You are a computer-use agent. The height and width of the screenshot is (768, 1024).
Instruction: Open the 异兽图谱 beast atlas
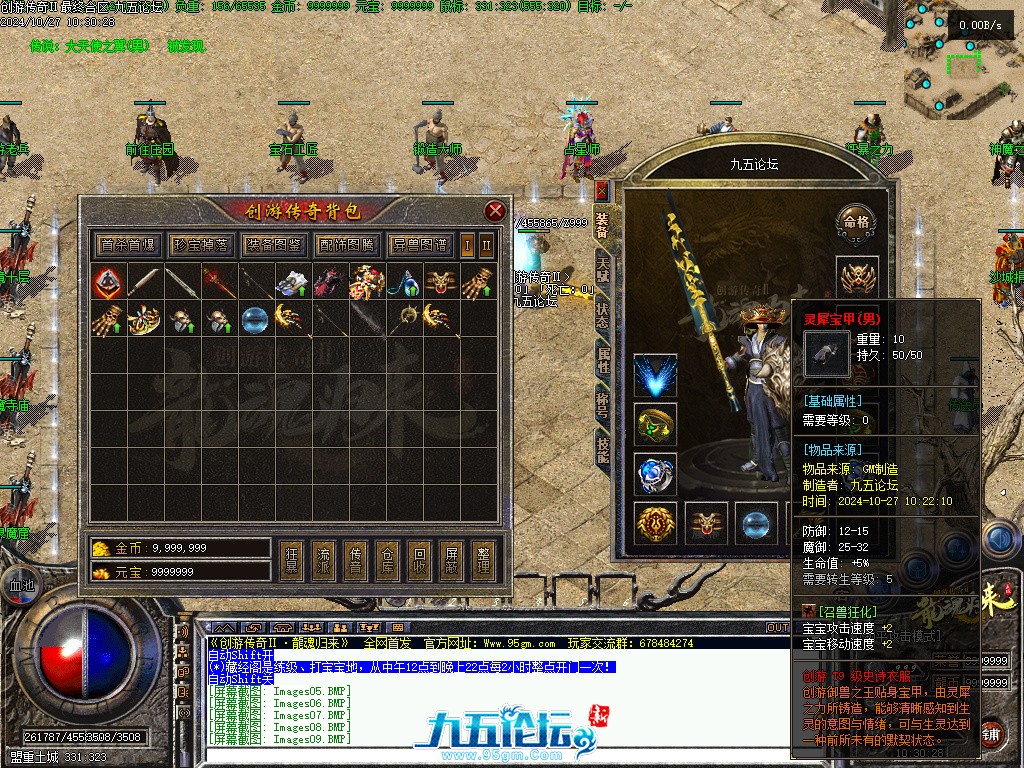tap(420, 245)
